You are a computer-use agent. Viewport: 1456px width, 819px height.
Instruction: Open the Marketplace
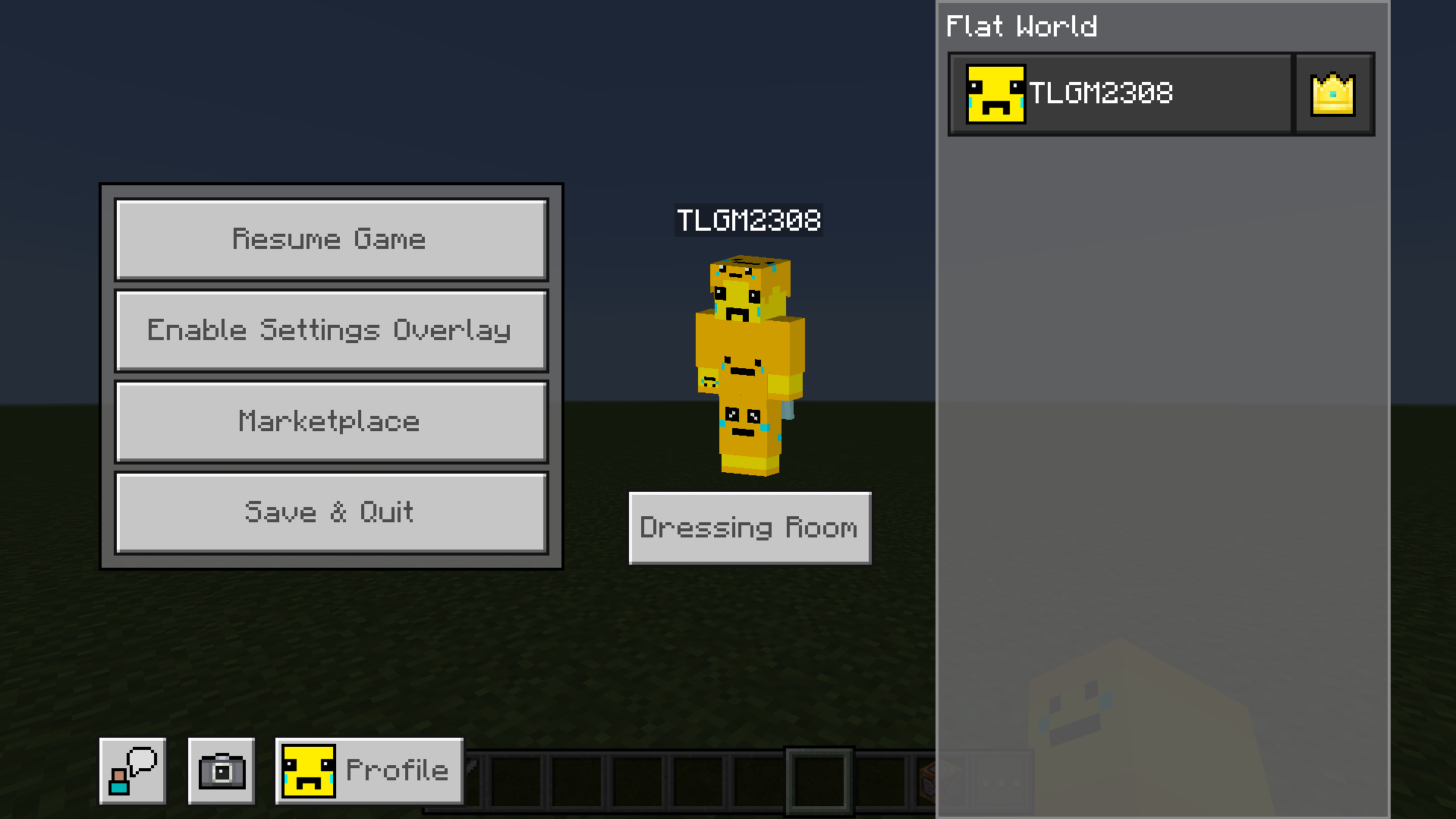tap(331, 421)
